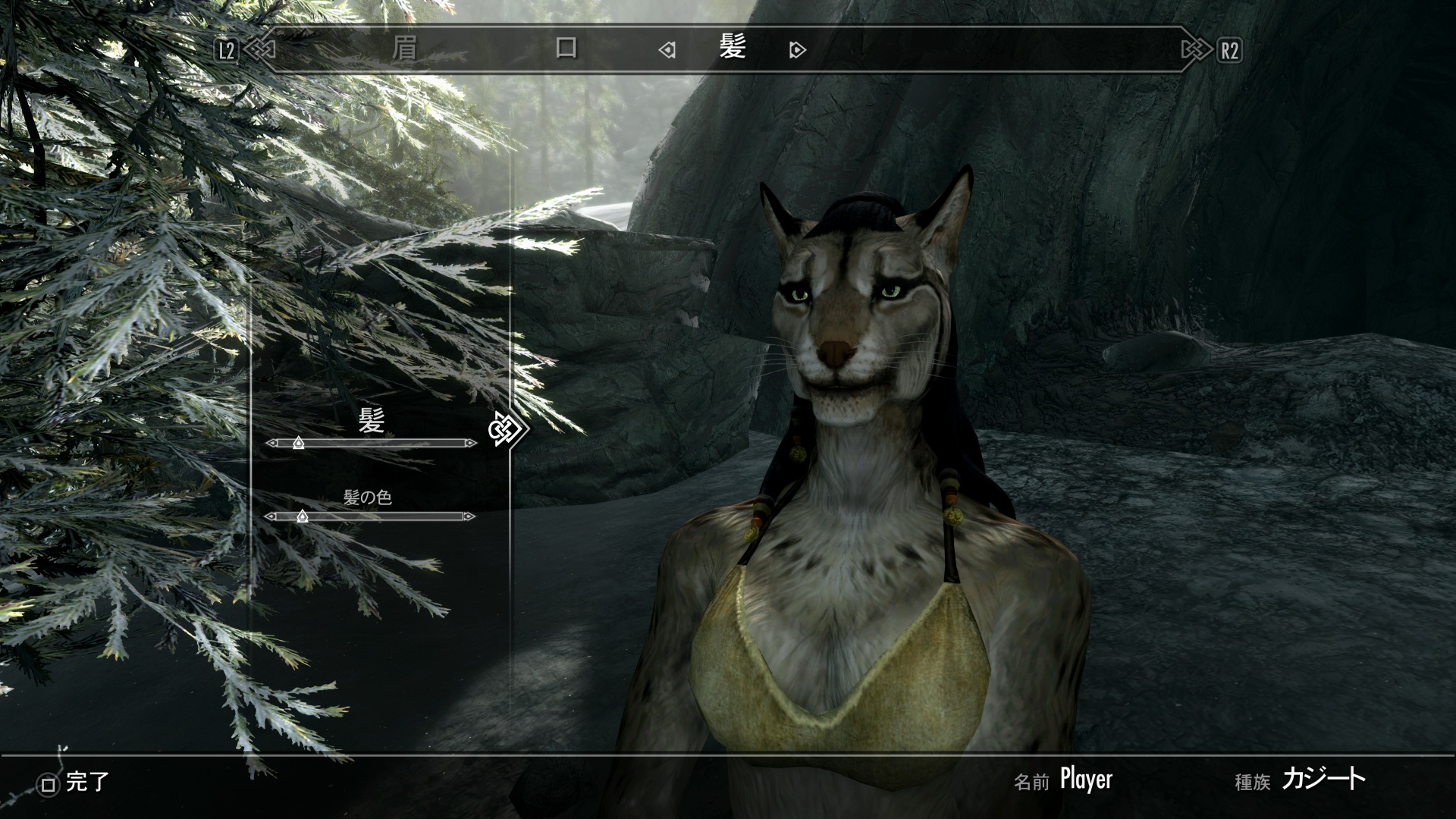
Task: Confirm character with 完了 (Done)
Action: pos(74,783)
